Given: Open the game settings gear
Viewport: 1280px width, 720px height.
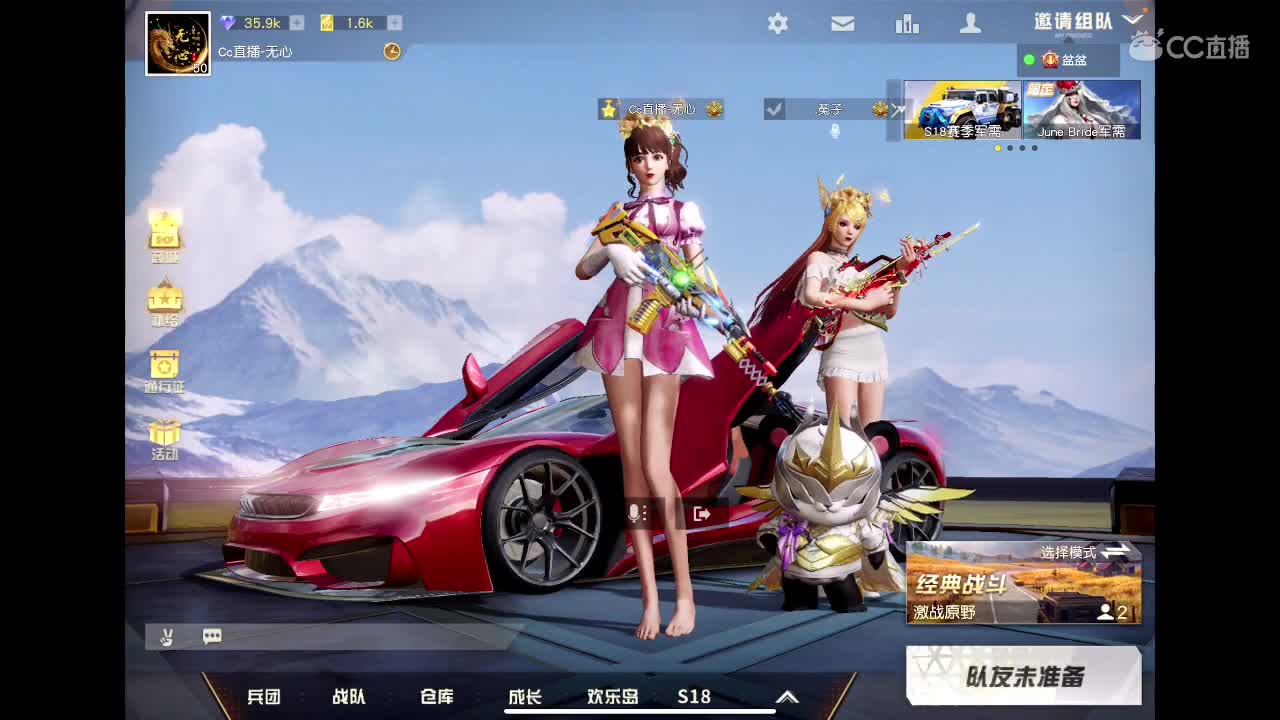Looking at the screenshot, I should click(778, 22).
